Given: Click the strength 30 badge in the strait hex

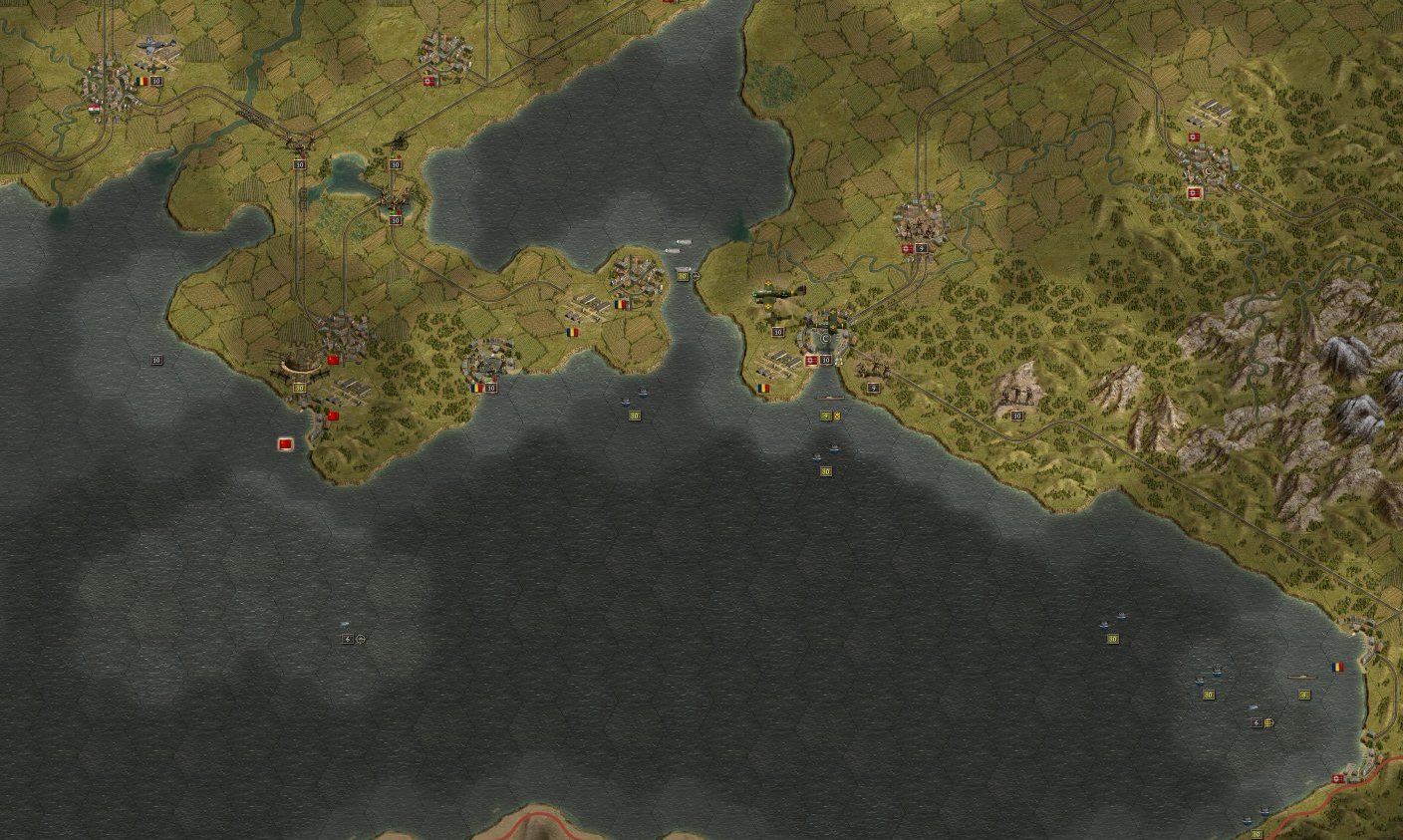Looking at the screenshot, I should point(683,276).
